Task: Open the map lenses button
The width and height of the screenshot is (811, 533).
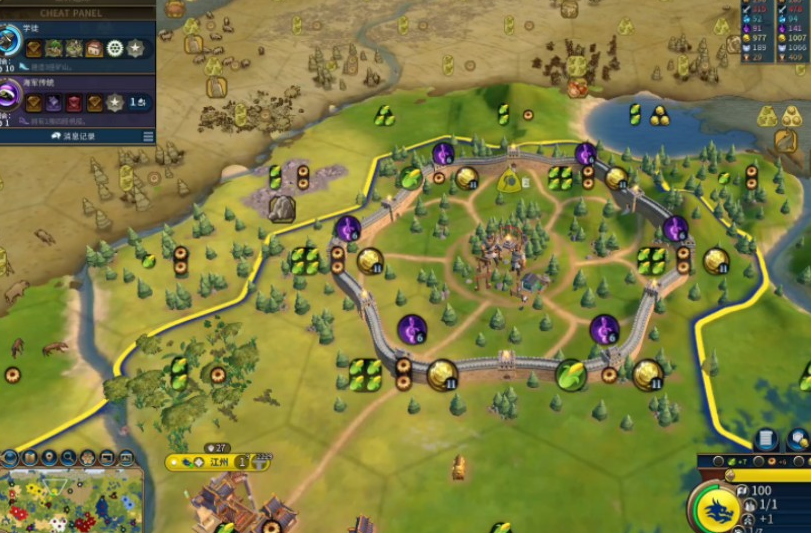Action: click(29, 458)
